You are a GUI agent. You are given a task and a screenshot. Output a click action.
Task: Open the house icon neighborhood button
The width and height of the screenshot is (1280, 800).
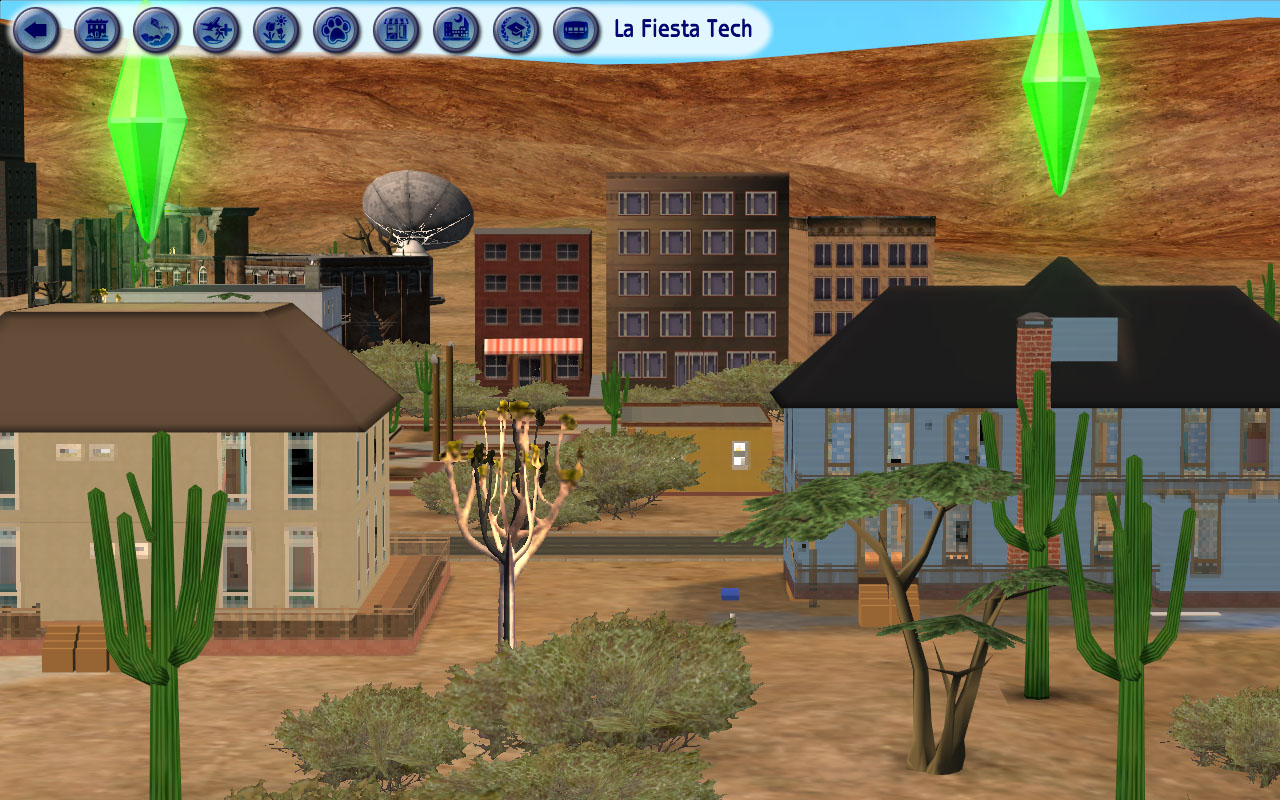97,30
